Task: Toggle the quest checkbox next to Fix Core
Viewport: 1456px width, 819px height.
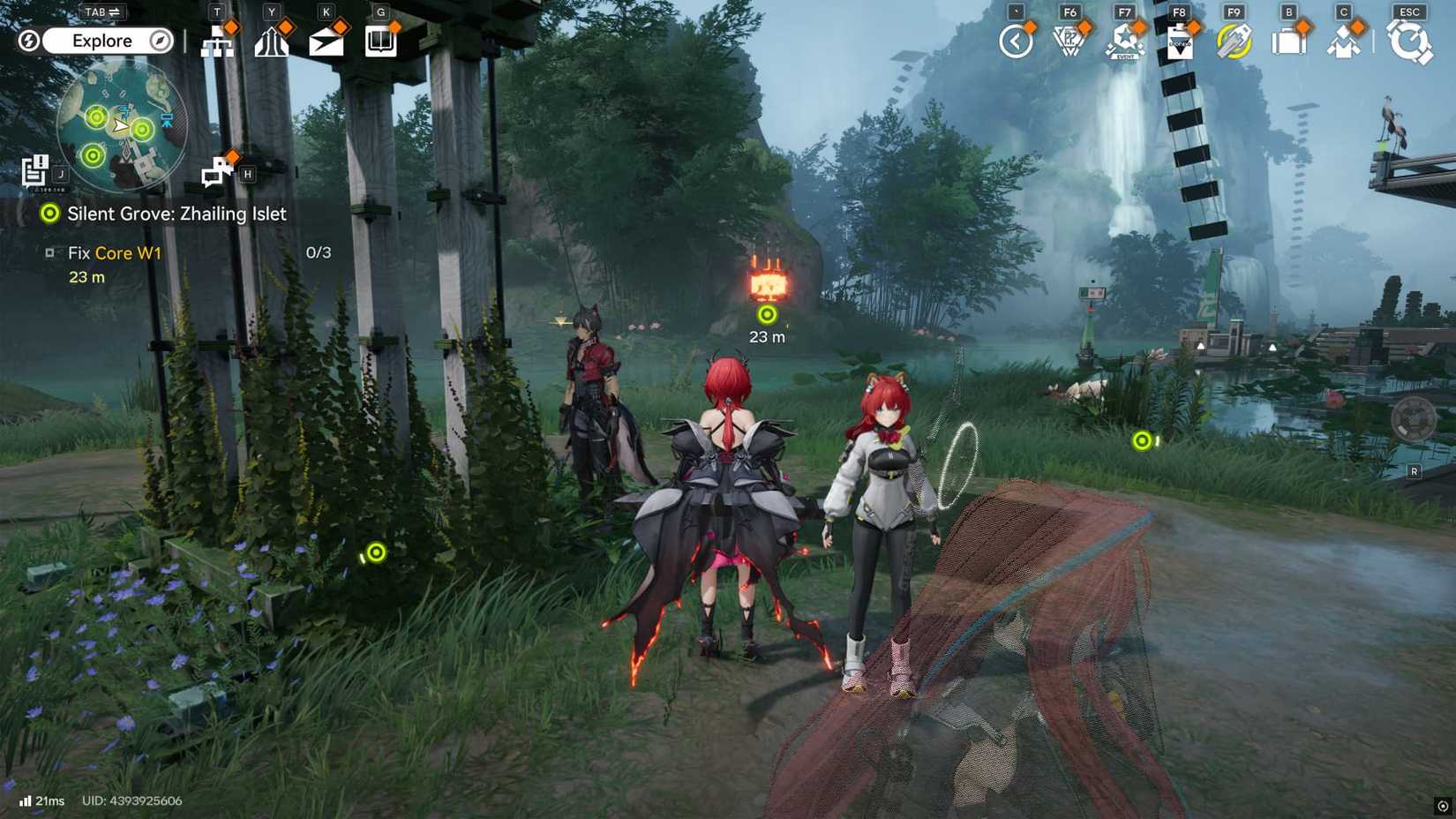Action: [x=50, y=253]
